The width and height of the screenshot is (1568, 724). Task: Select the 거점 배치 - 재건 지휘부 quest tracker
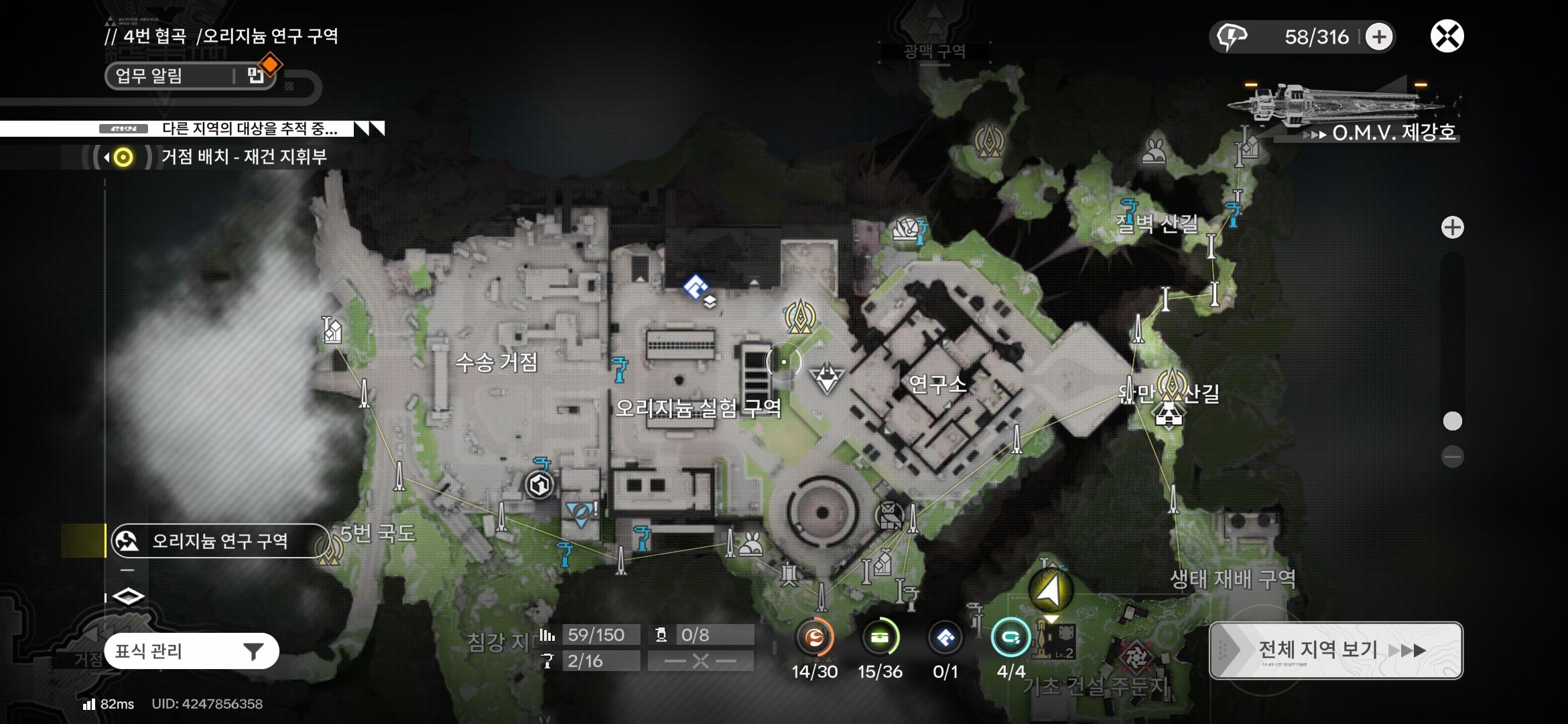pos(243,157)
